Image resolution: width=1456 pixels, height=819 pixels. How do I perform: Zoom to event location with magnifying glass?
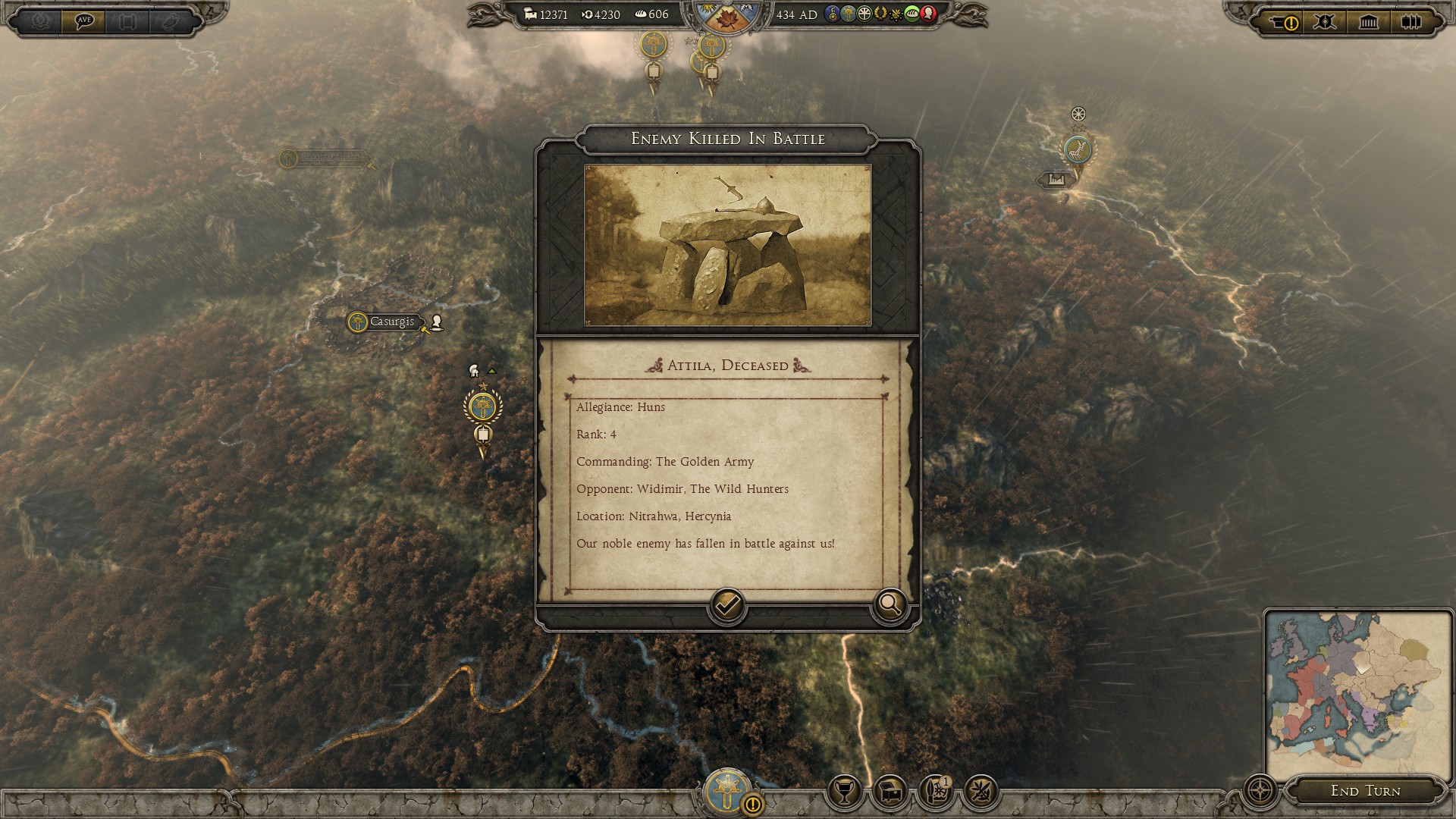point(889,605)
